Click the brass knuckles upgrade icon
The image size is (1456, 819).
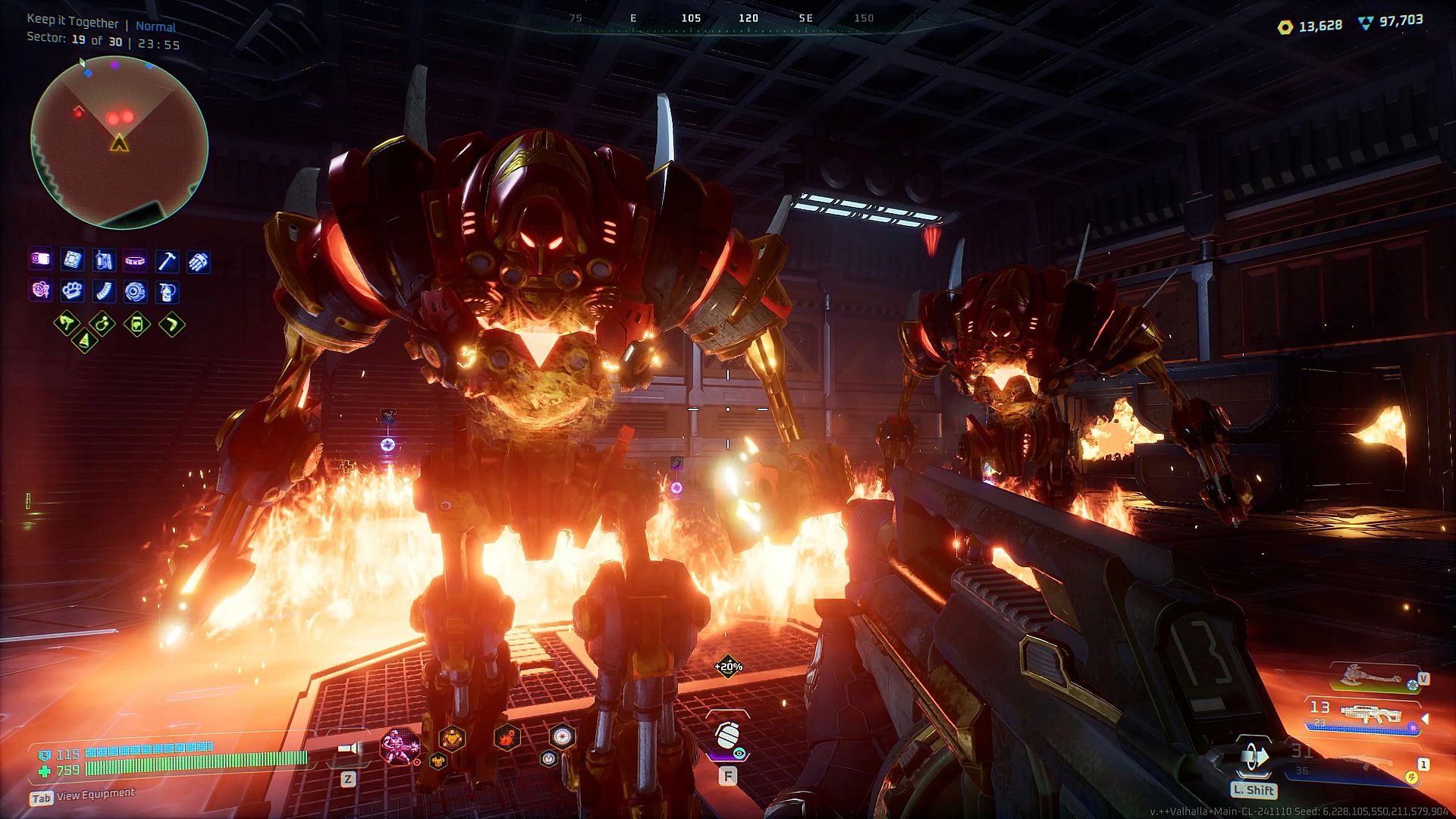click(x=72, y=290)
